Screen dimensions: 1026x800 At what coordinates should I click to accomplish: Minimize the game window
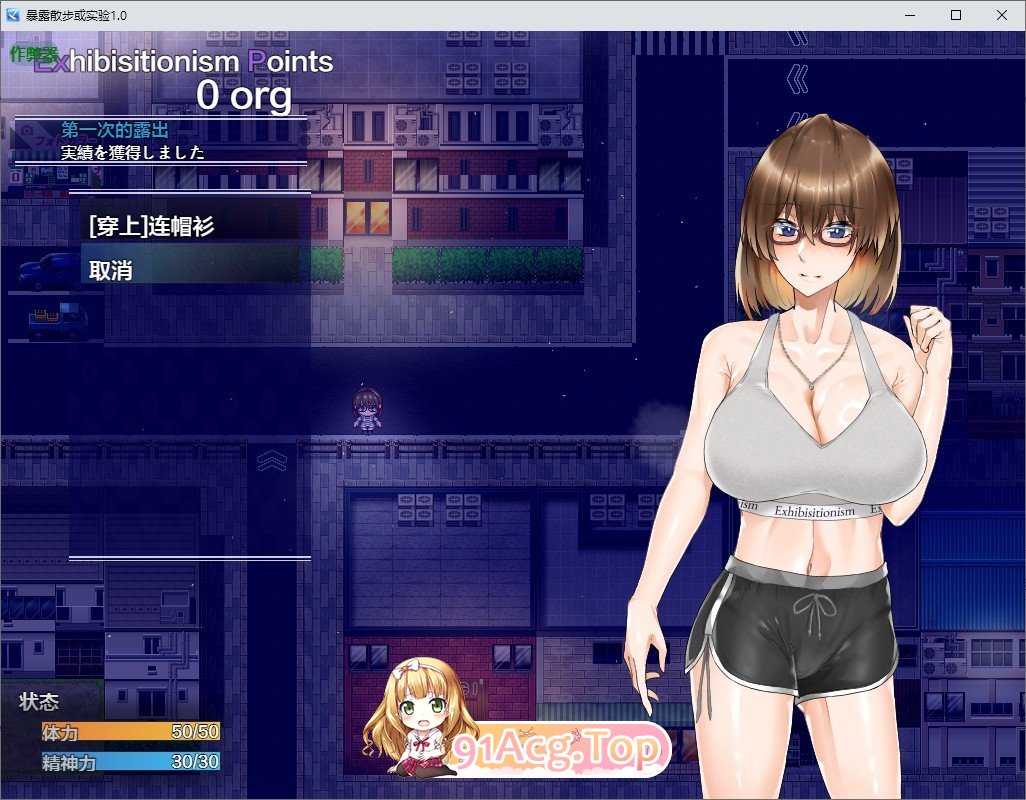pyautogui.click(x=909, y=15)
